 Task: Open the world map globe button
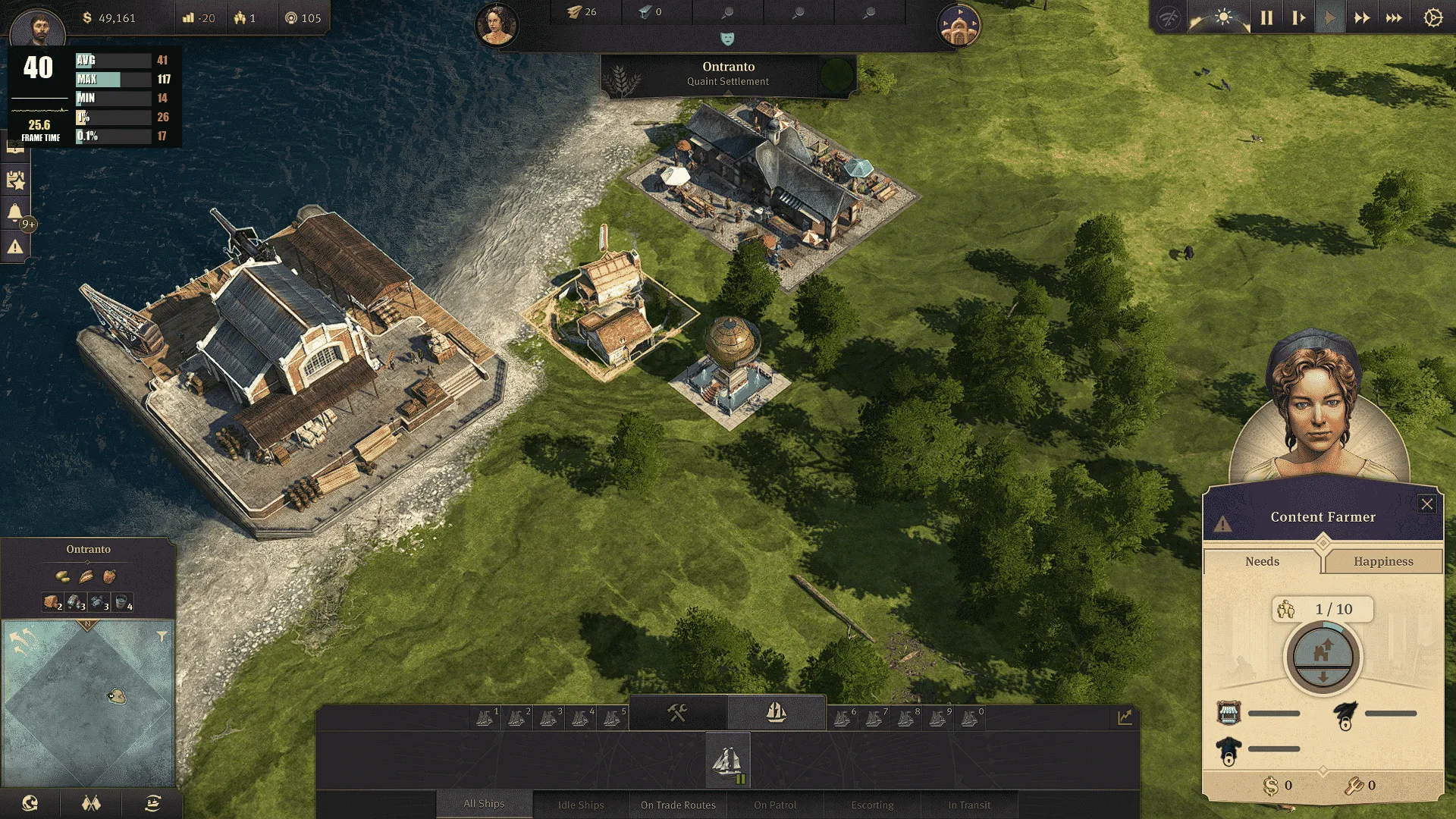pyautogui.click(x=30, y=803)
